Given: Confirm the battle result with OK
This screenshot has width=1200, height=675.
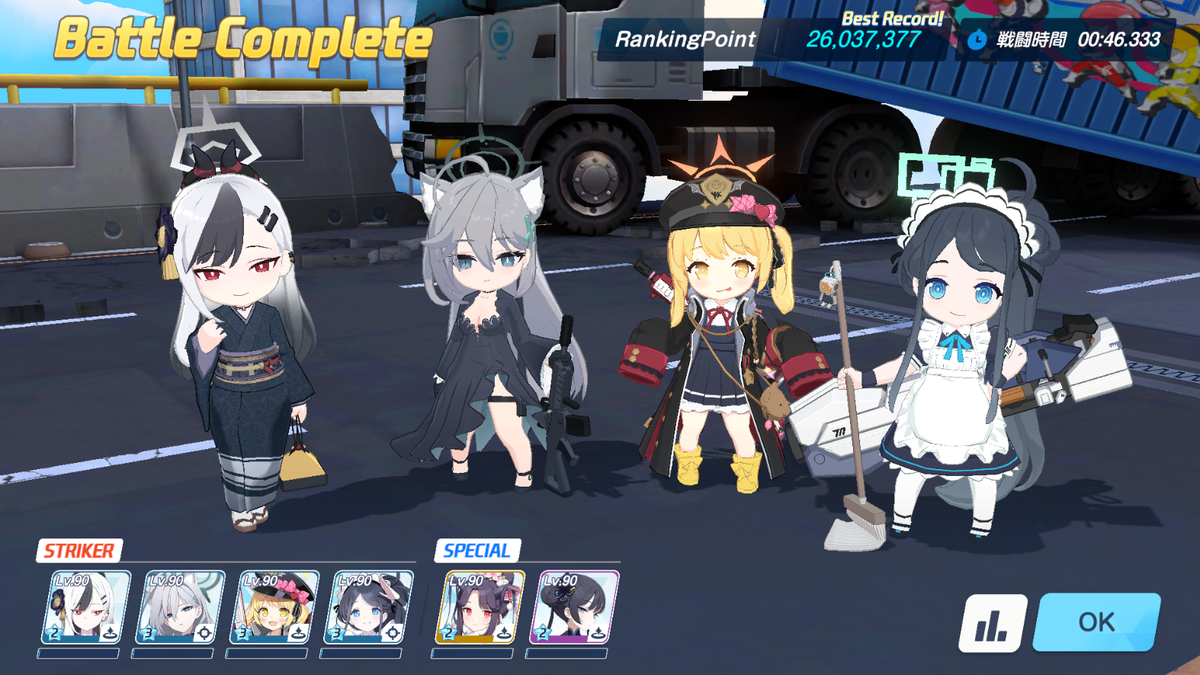Looking at the screenshot, I should click(1096, 622).
